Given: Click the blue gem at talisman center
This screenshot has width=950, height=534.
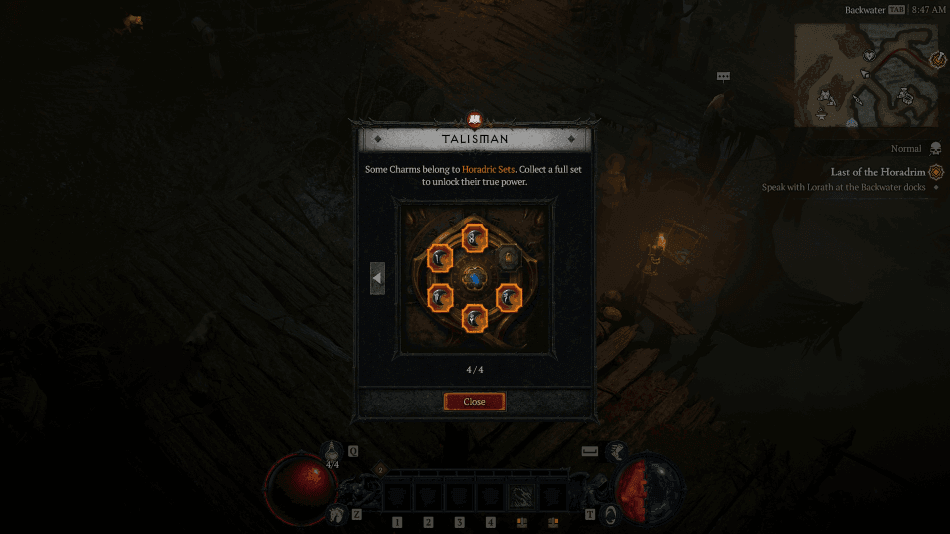Looking at the screenshot, I should 475,277.
